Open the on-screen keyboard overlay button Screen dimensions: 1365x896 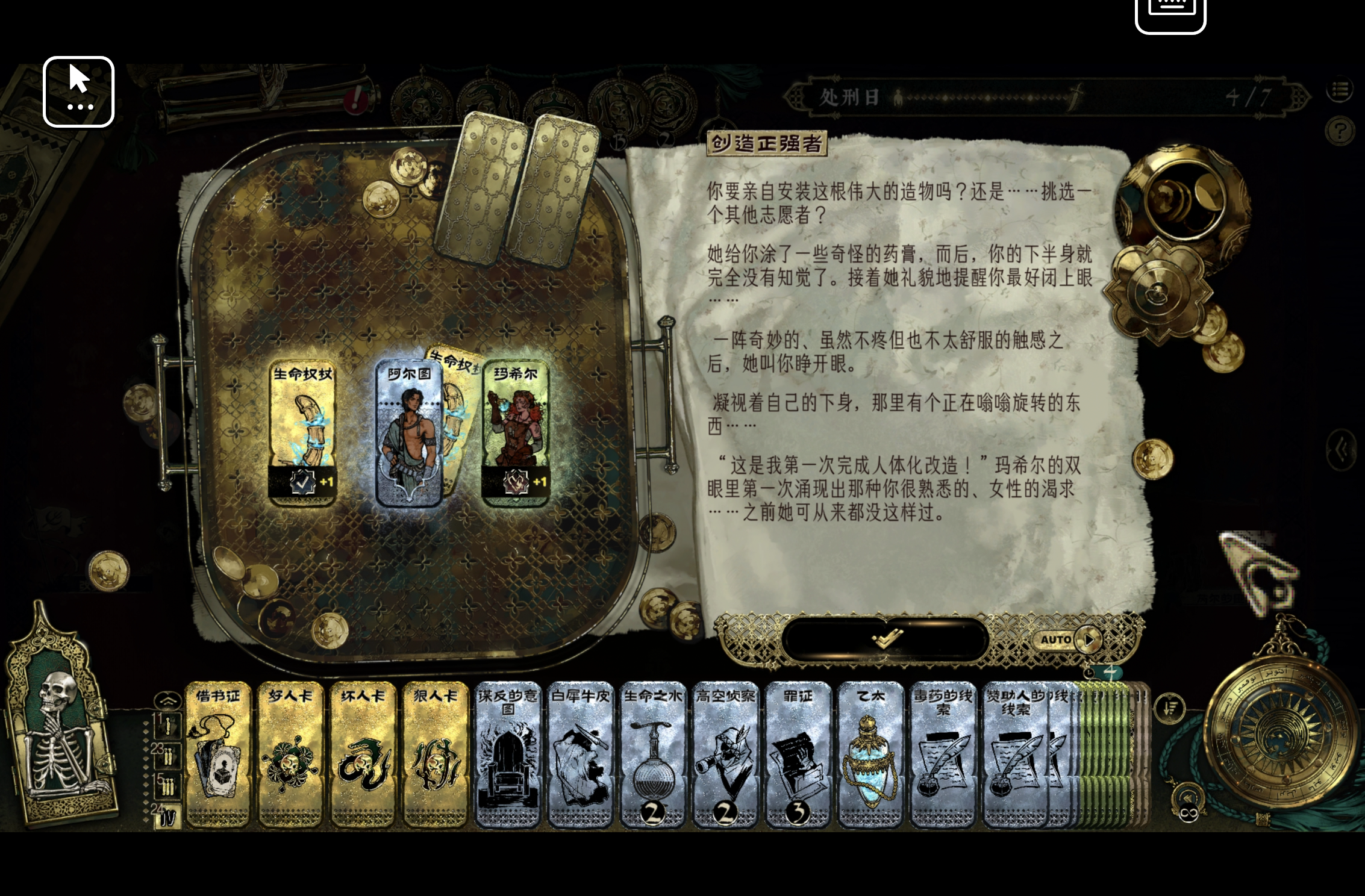tap(1170, 12)
